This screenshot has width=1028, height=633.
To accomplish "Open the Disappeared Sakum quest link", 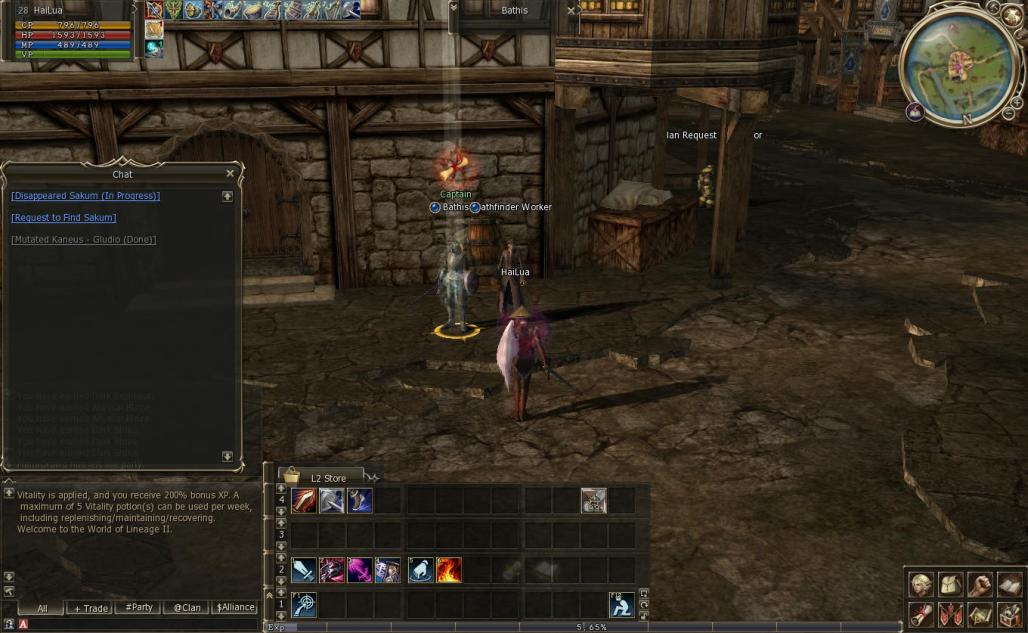I will pyautogui.click(x=85, y=196).
